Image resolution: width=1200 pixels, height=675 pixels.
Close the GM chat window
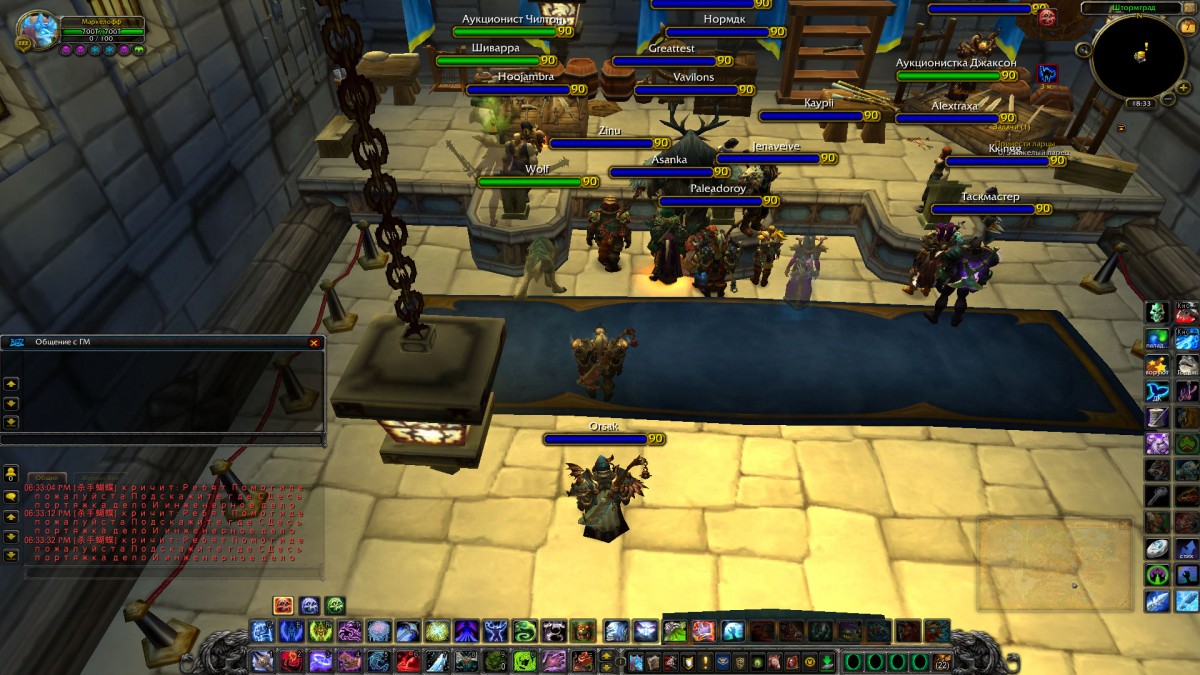click(314, 342)
